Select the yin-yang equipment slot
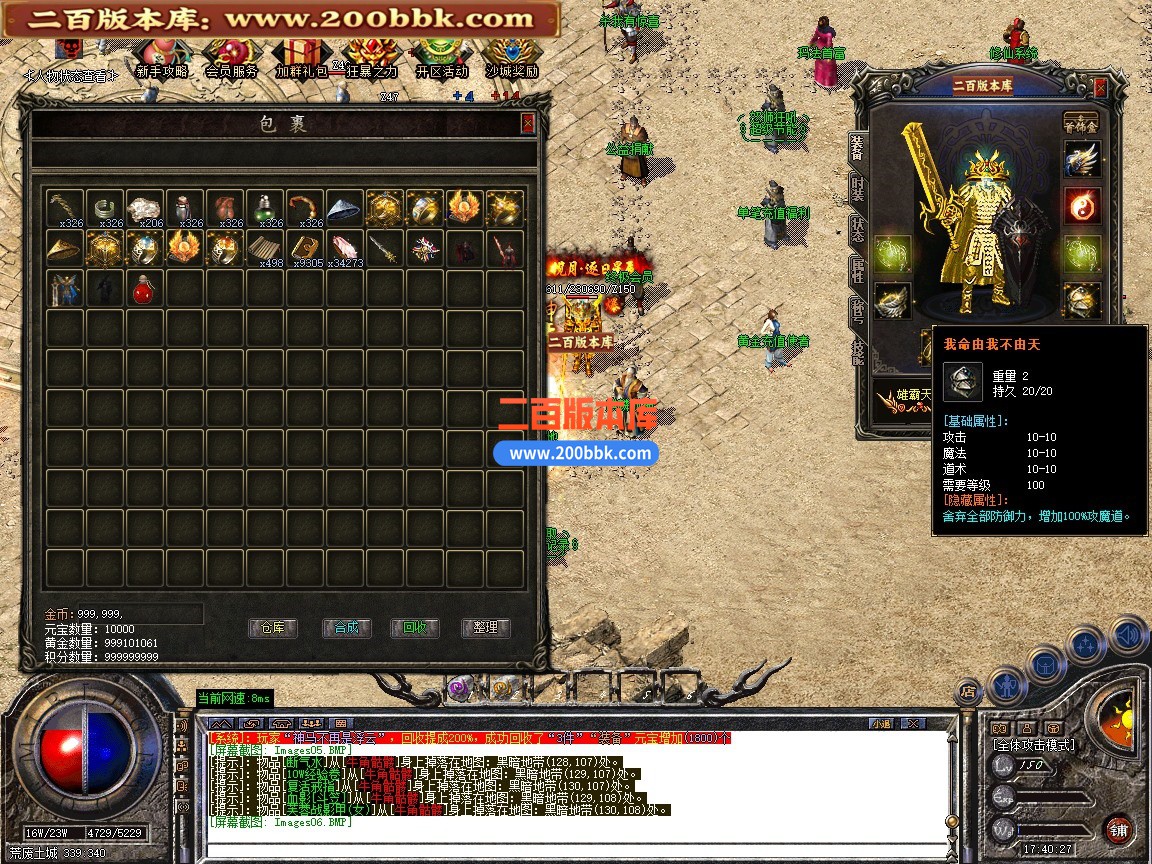The width and height of the screenshot is (1152, 864). coord(1081,205)
